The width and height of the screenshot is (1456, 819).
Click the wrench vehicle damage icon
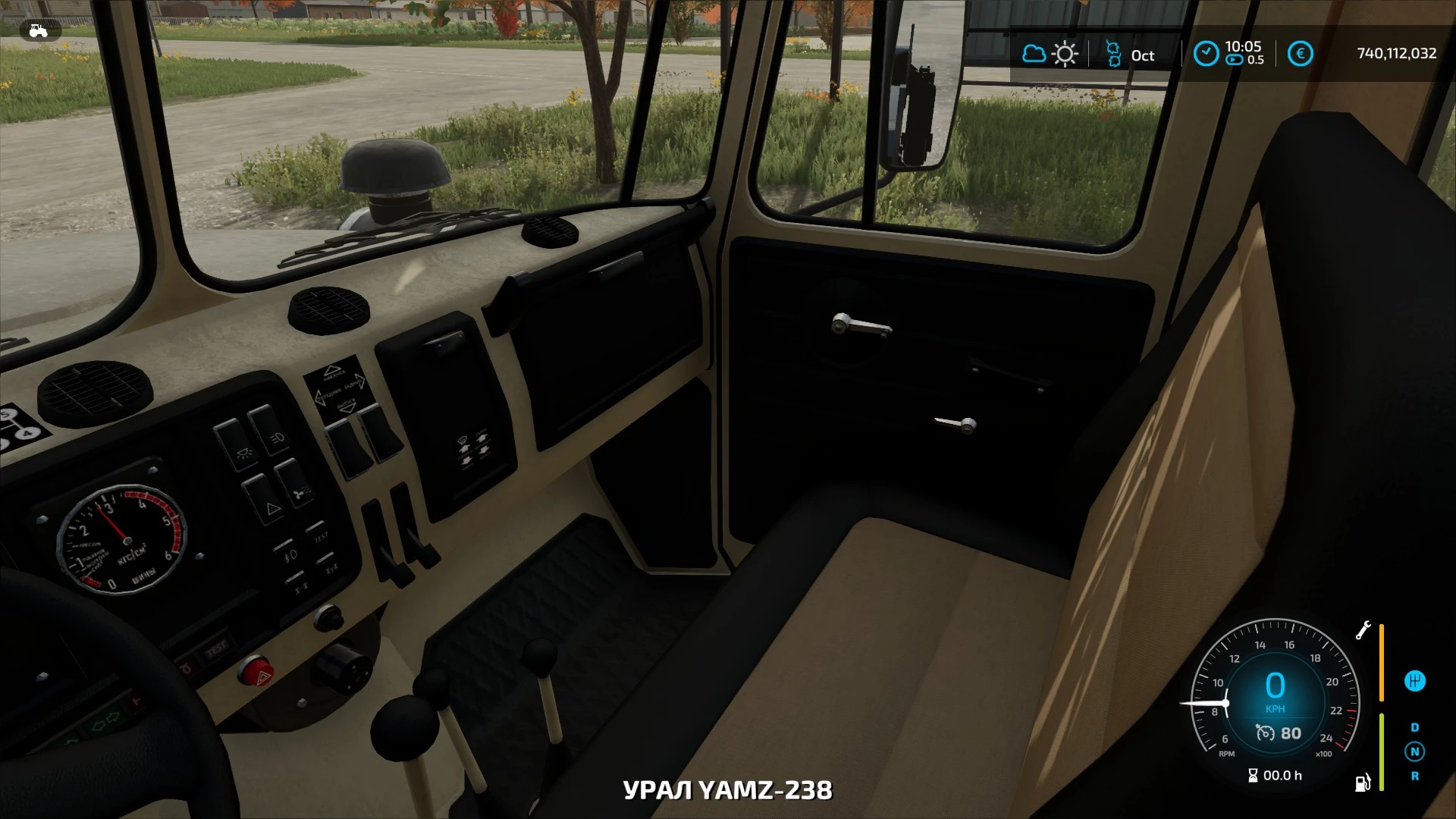coord(1363,630)
